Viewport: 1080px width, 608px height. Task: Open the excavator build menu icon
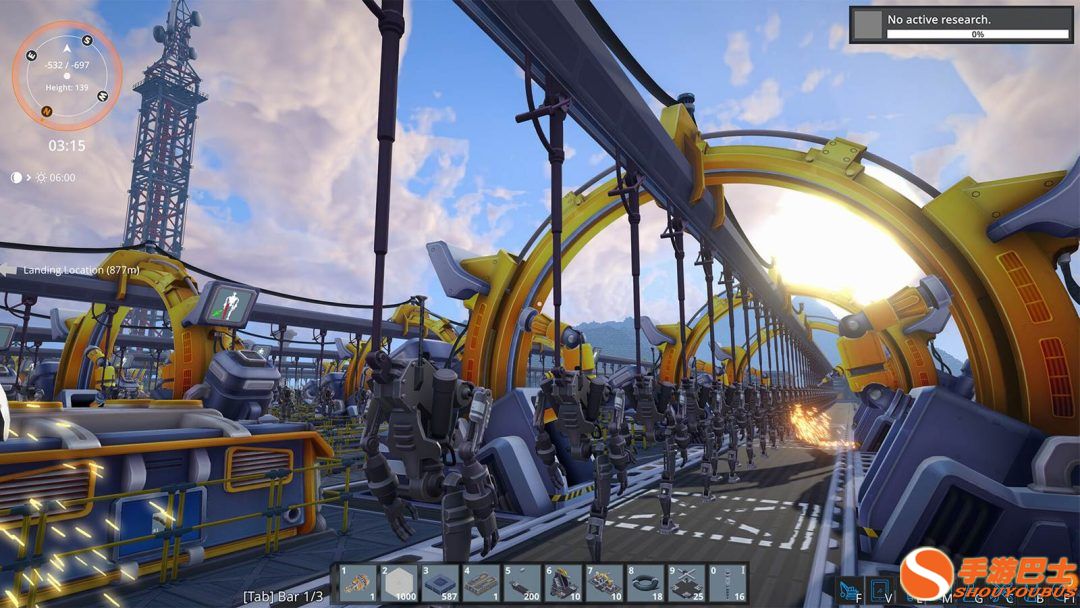click(848, 589)
